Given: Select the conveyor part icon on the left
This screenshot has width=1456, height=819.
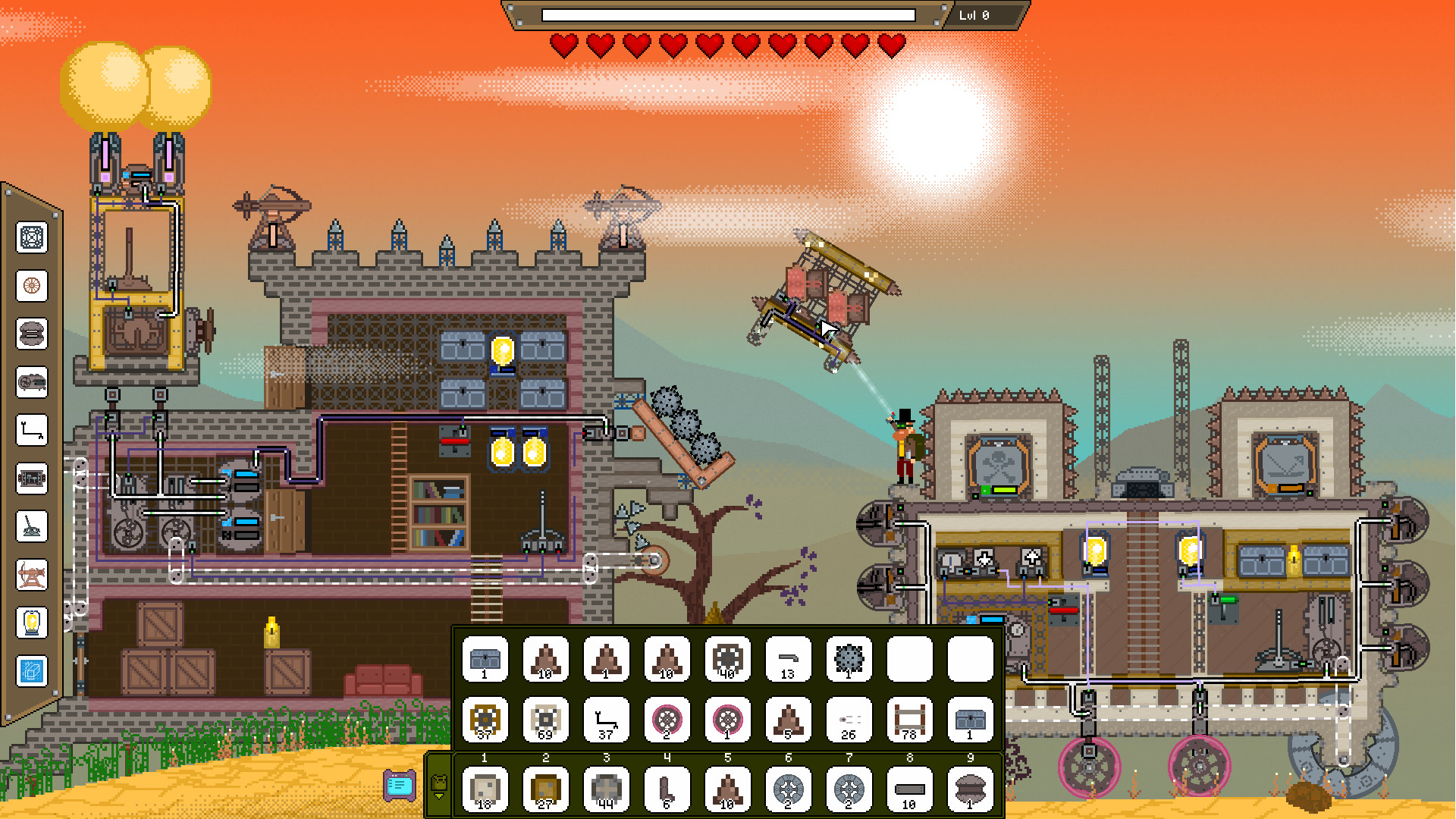Looking at the screenshot, I should pos(32,479).
